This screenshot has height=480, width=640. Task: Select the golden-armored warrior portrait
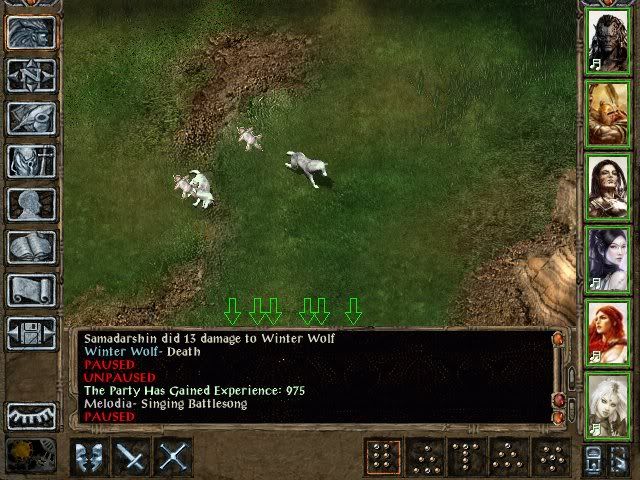[x=609, y=112]
